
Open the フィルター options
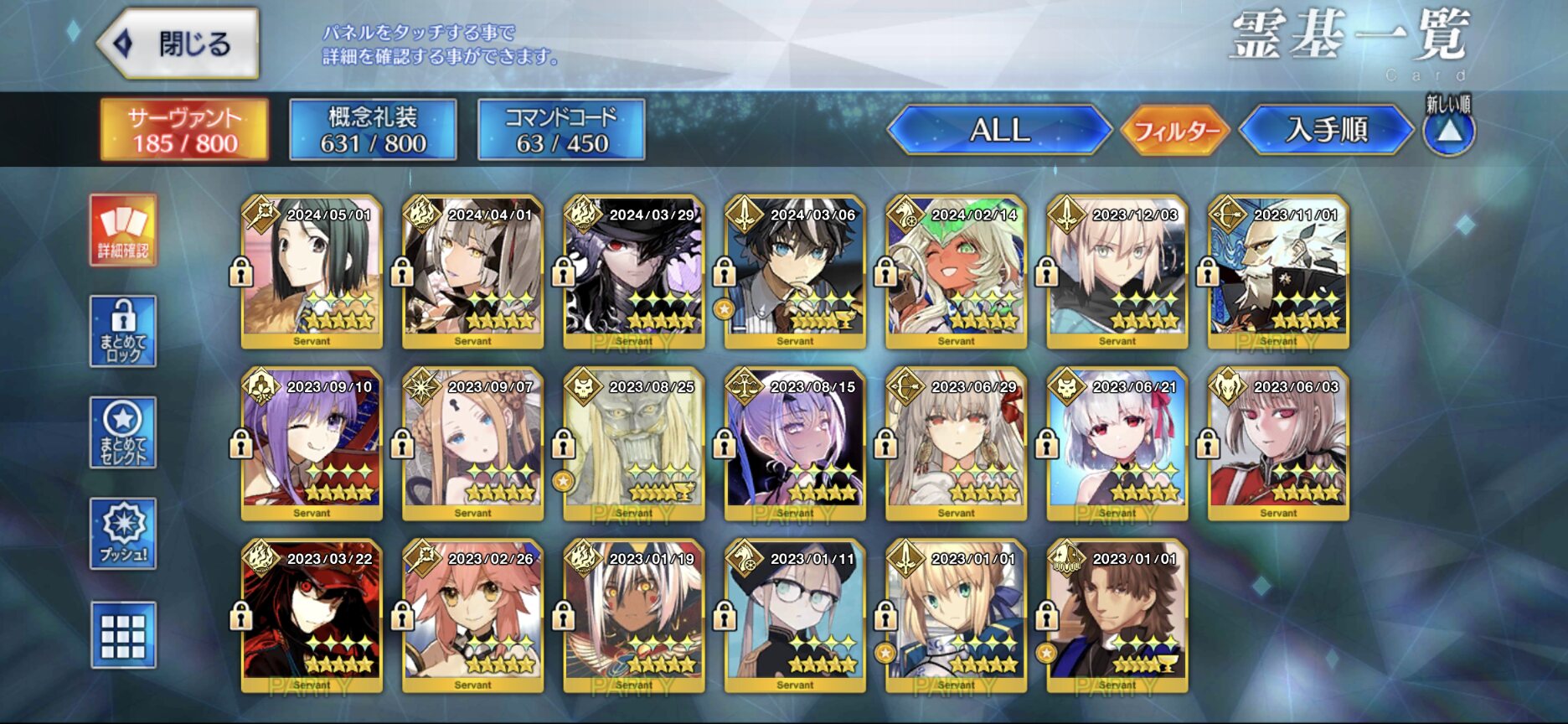[x=1176, y=131]
